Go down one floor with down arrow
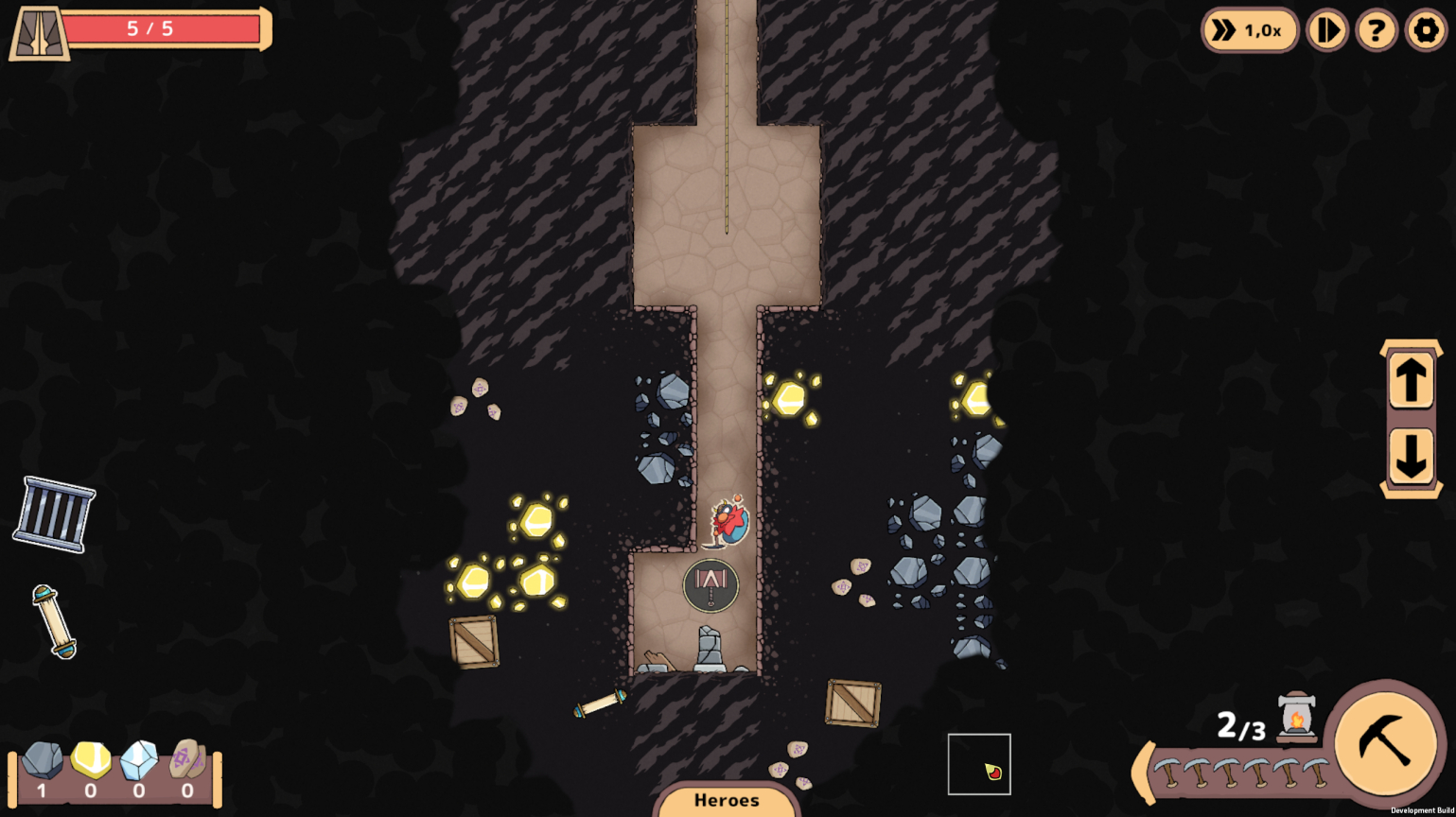The width and height of the screenshot is (1456, 817). (x=1411, y=457)
